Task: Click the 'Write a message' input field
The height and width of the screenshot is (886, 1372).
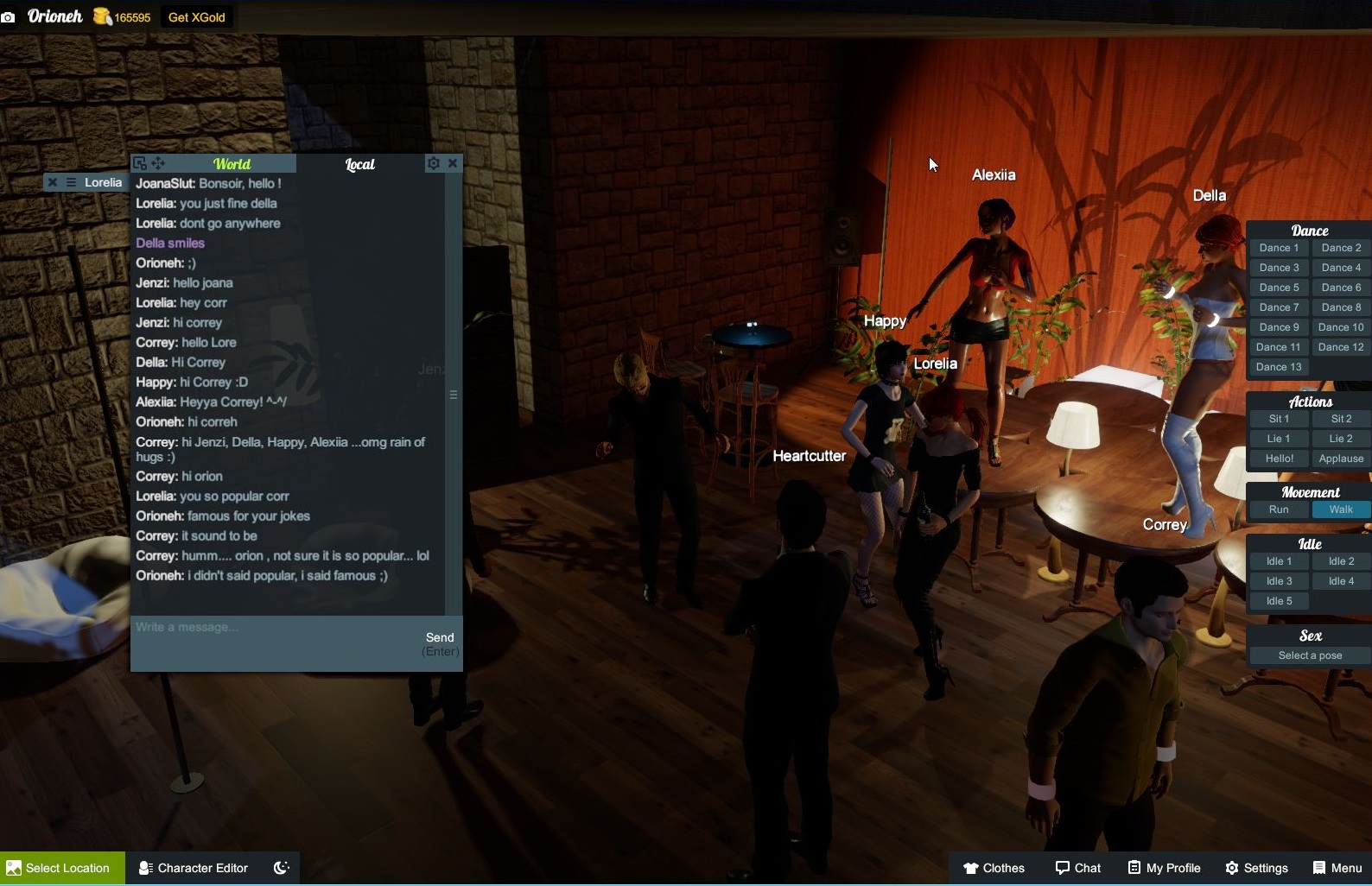Action: 259,627
